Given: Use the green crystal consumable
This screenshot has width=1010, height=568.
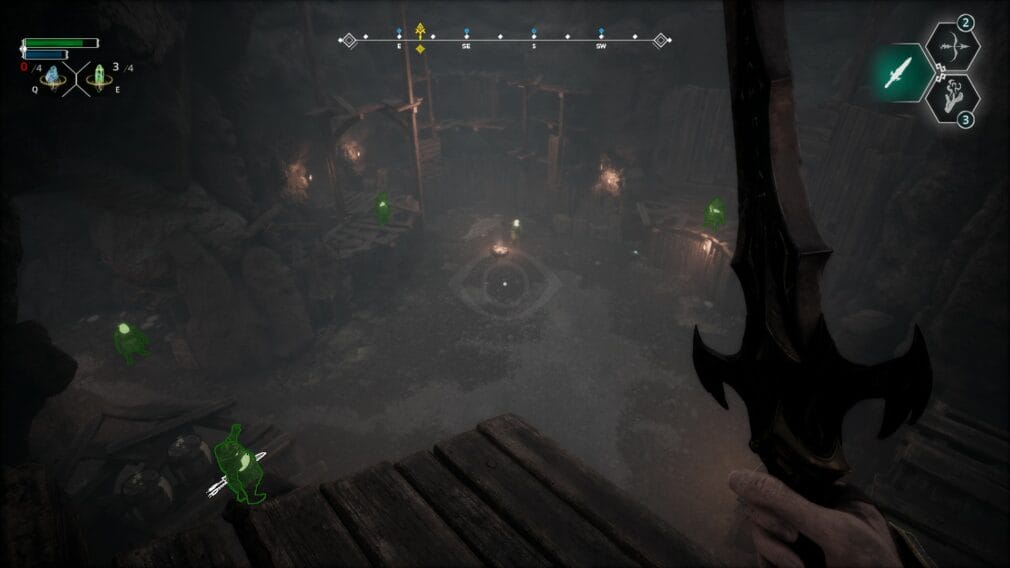Looking at the screenshot, I should (101, 75).
